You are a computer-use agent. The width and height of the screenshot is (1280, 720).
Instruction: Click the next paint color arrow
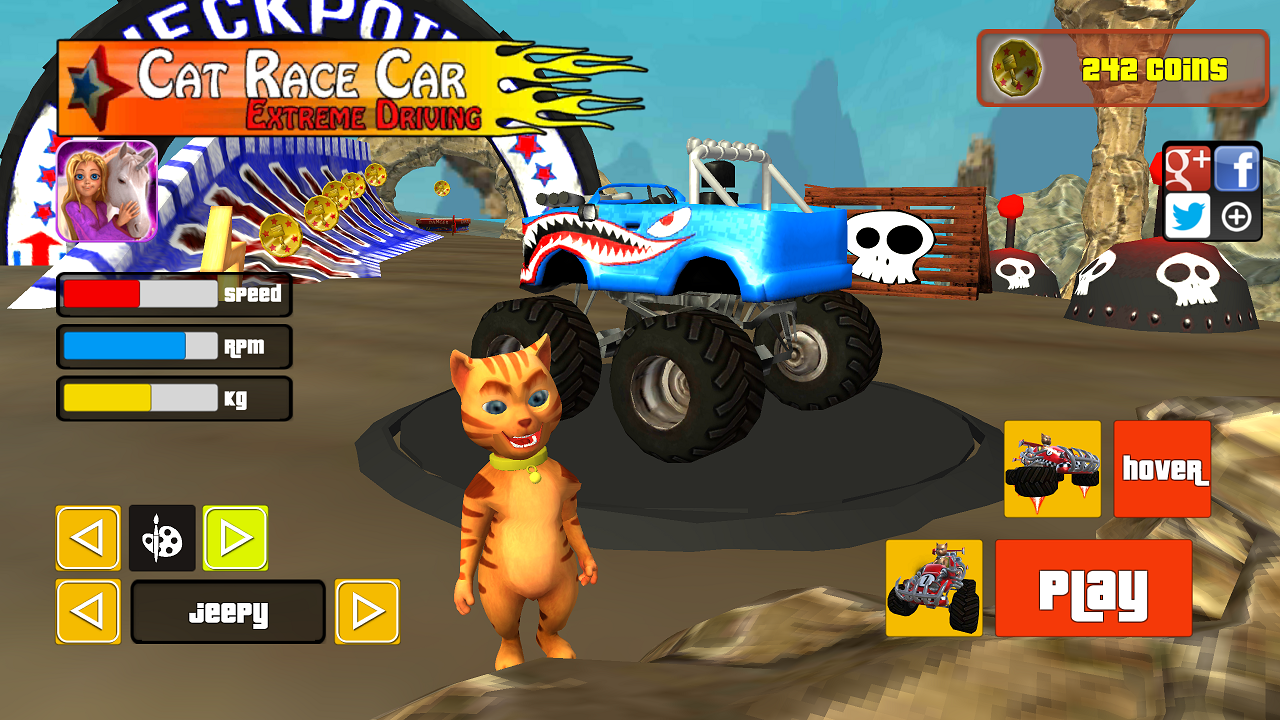237,539
